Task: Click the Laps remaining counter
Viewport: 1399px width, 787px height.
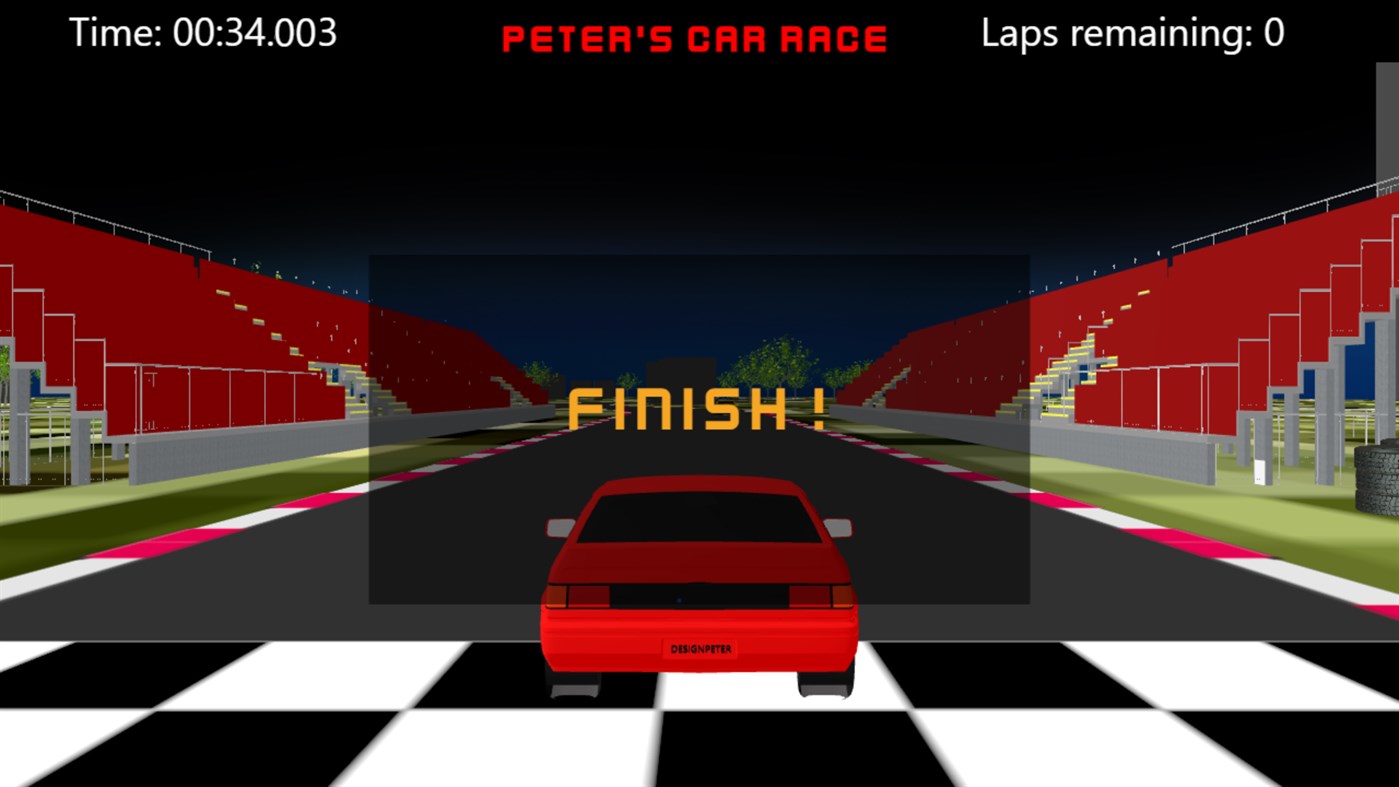Action: tap(1131, 32)
